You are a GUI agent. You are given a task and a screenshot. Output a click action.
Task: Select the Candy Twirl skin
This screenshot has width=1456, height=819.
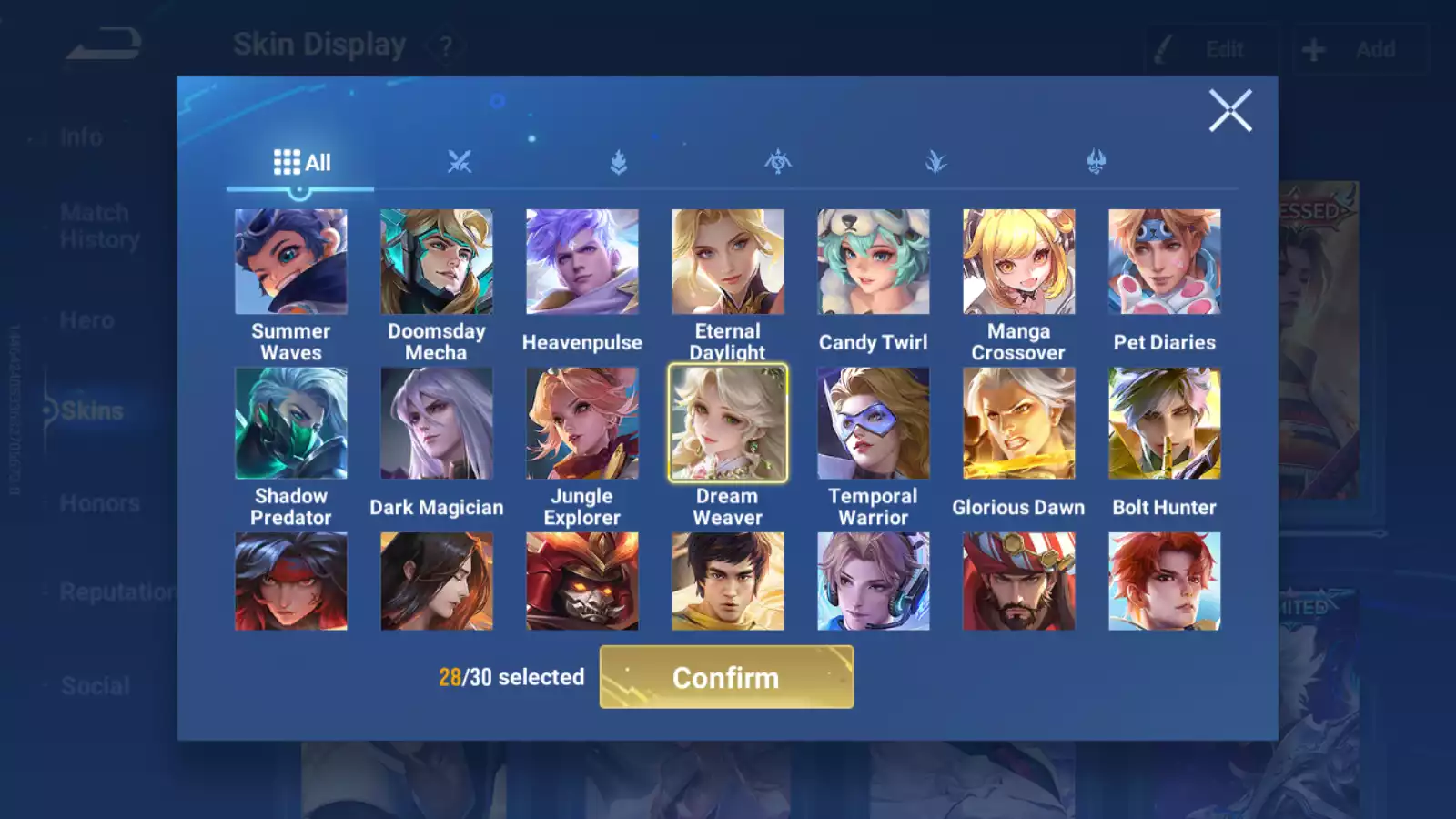click(x=873, y=261)
